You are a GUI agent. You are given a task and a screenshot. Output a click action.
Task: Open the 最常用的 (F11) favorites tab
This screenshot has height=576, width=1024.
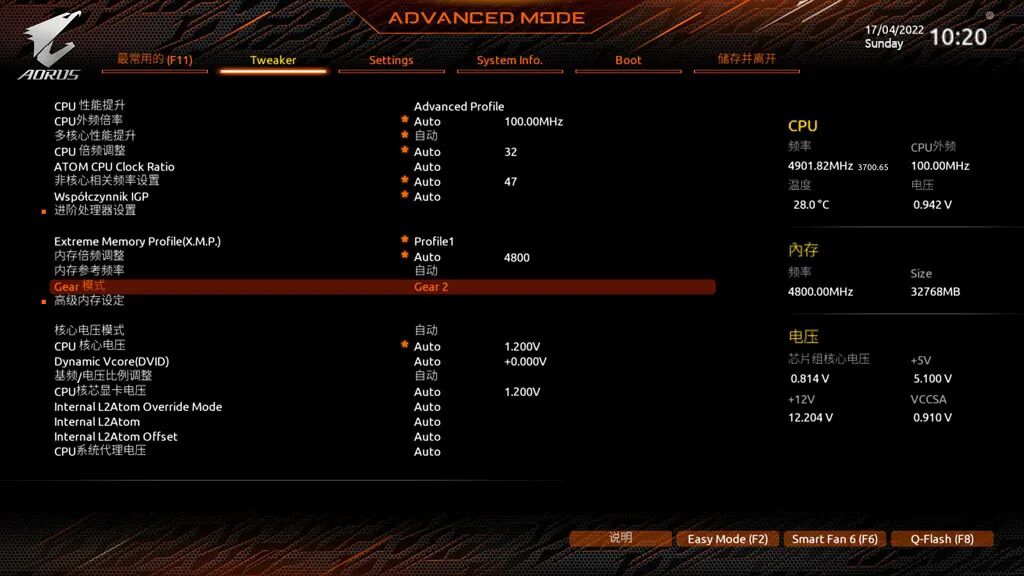(x=154, y=59)
